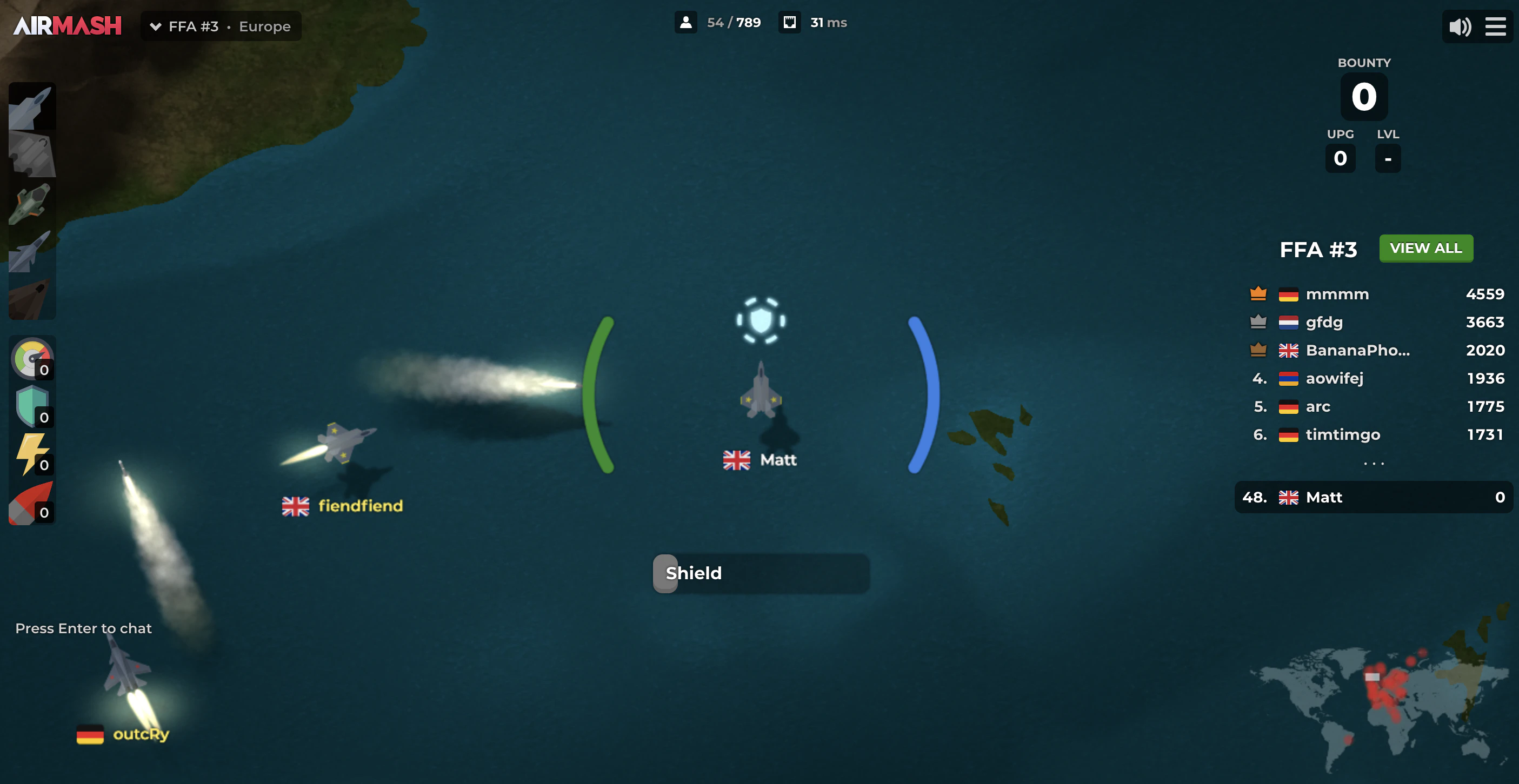Select mmmm in the leaderboard
This screenshot has height=784, width=1519.
click(x=1337, y=294)
